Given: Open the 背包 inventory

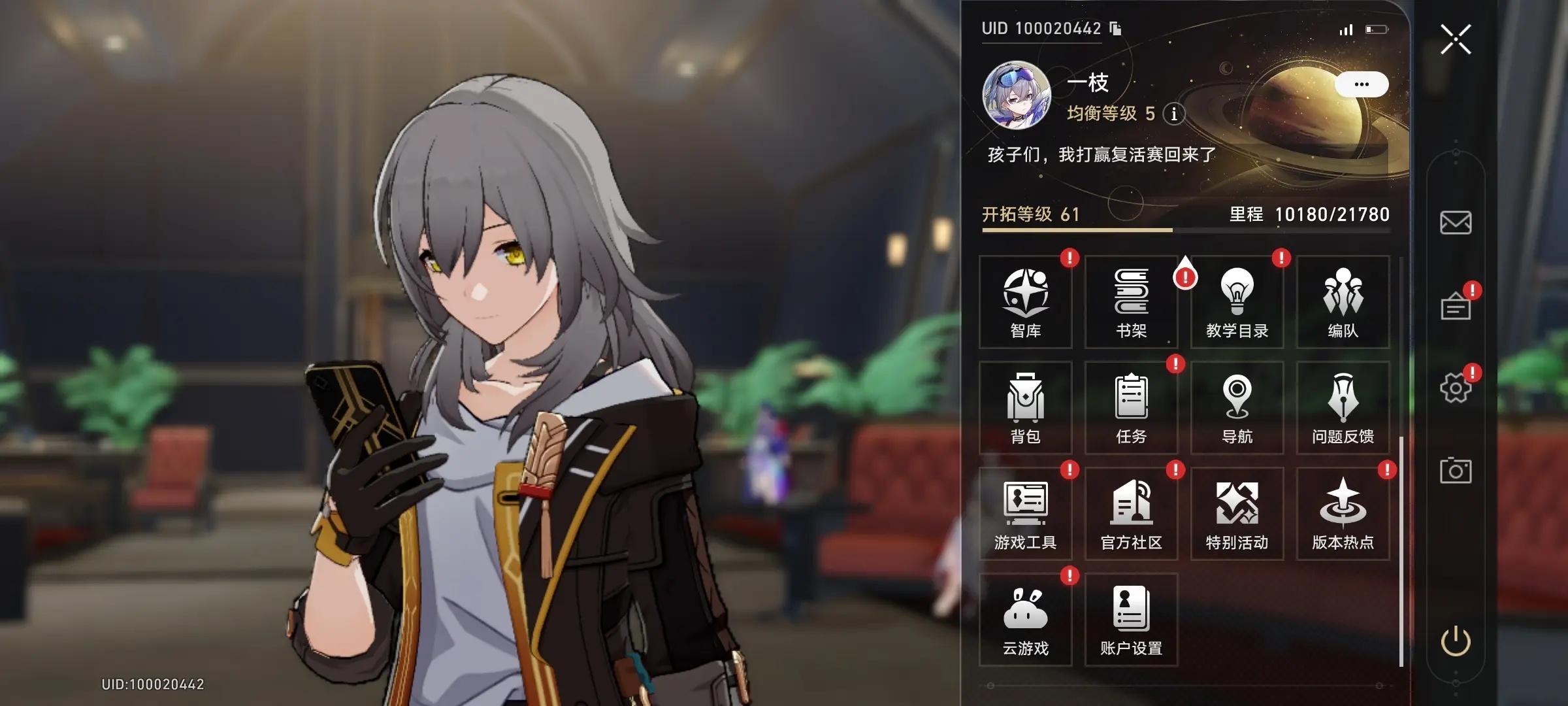Looking at the screenshot, I should [x=1026, y=408].
